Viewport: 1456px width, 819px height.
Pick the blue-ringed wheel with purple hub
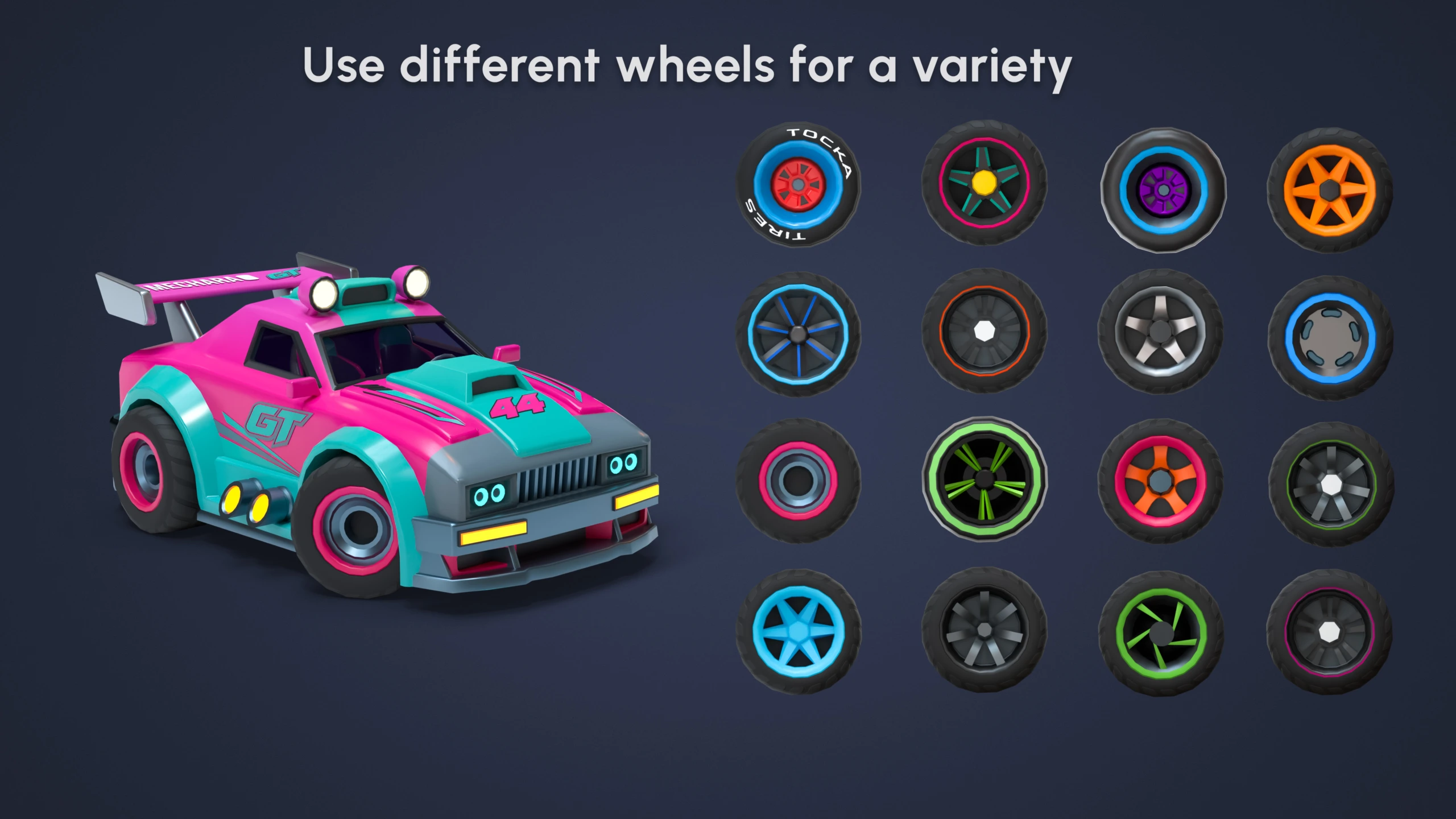(x=1163, y=190)
